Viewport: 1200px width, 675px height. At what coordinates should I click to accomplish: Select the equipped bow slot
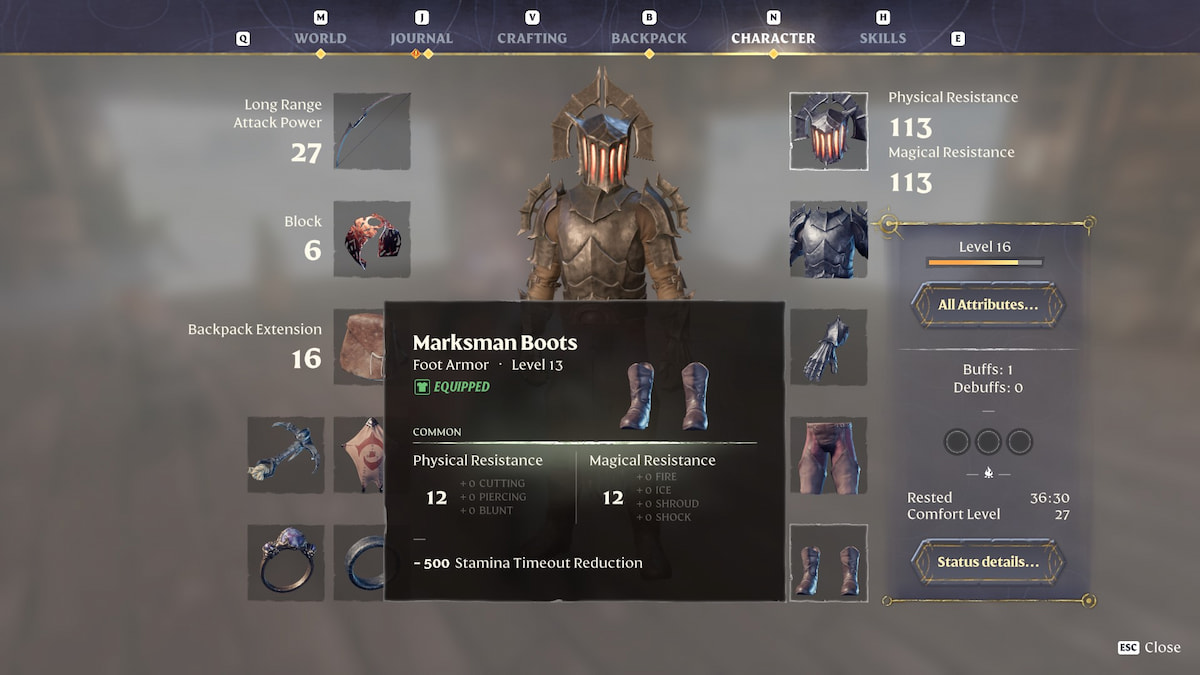point(372,131)
